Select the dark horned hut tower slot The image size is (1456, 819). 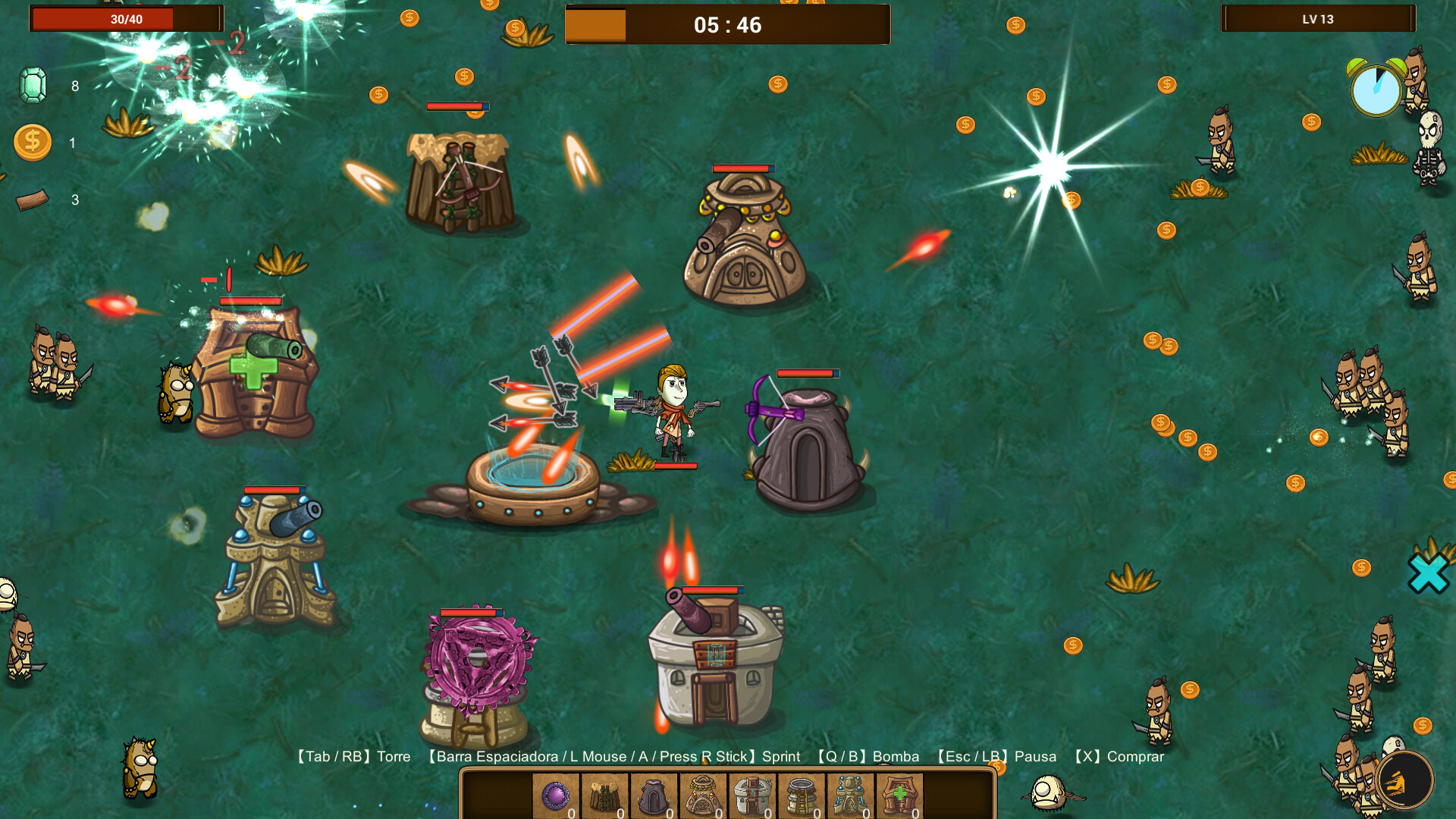pos(654,796)
